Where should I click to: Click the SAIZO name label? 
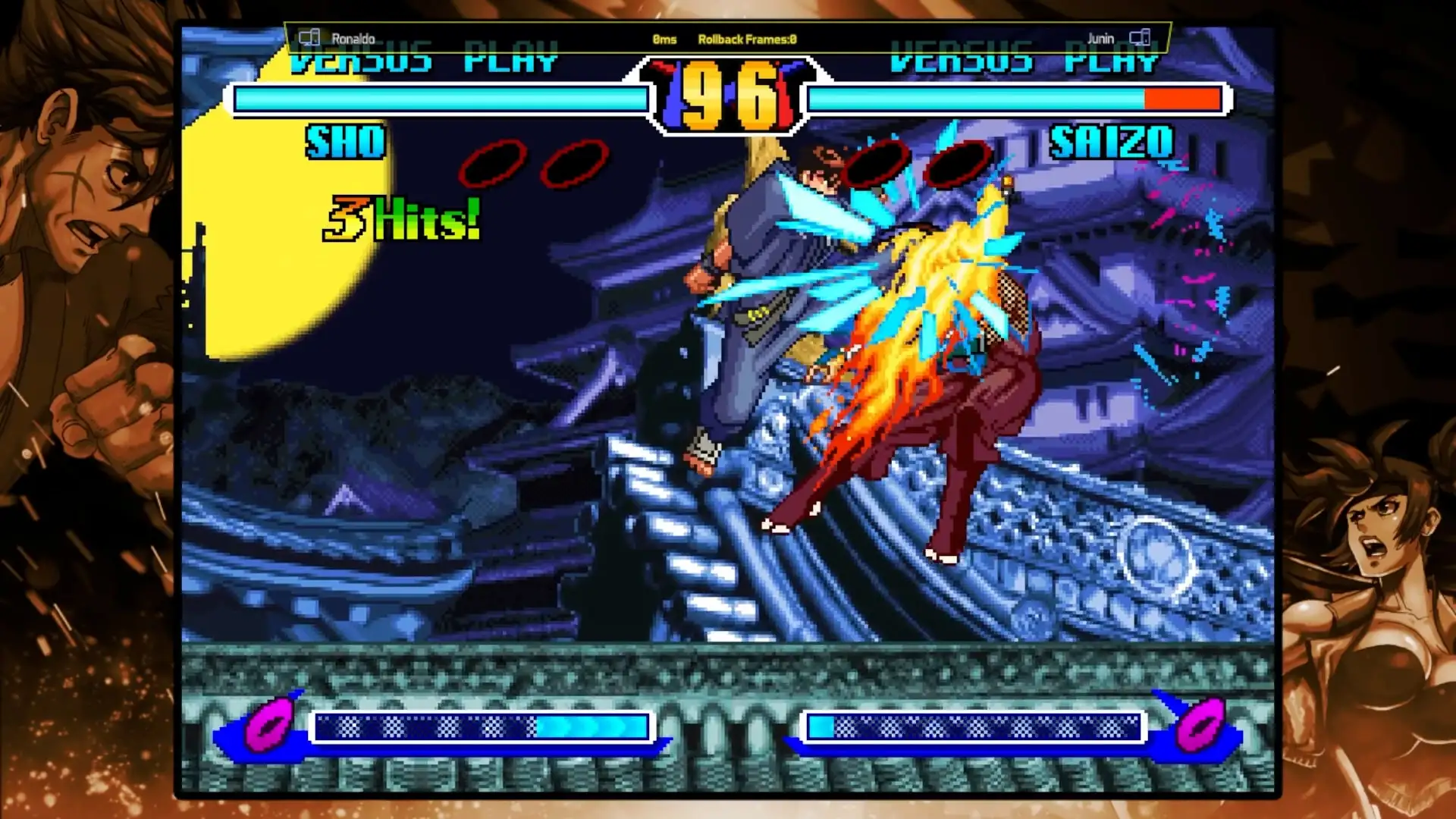click(1111, 143)
